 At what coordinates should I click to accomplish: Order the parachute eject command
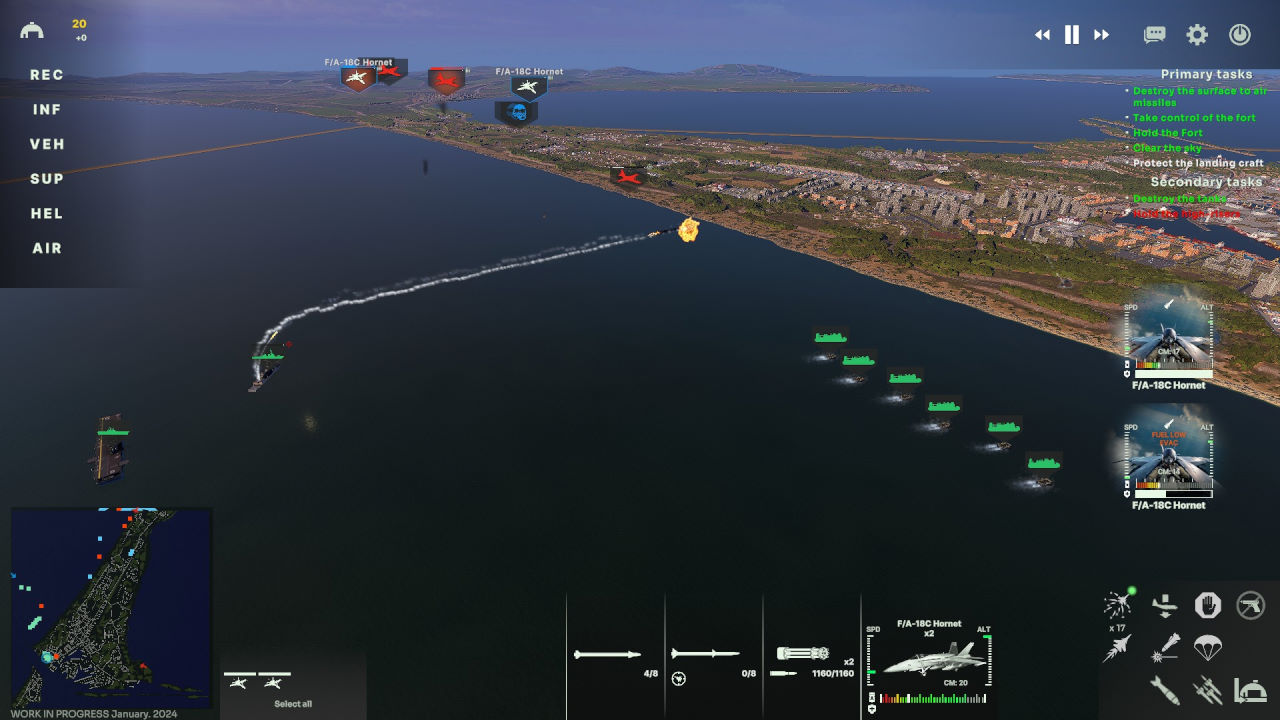pyautogui.click(x=1208, y=647)
